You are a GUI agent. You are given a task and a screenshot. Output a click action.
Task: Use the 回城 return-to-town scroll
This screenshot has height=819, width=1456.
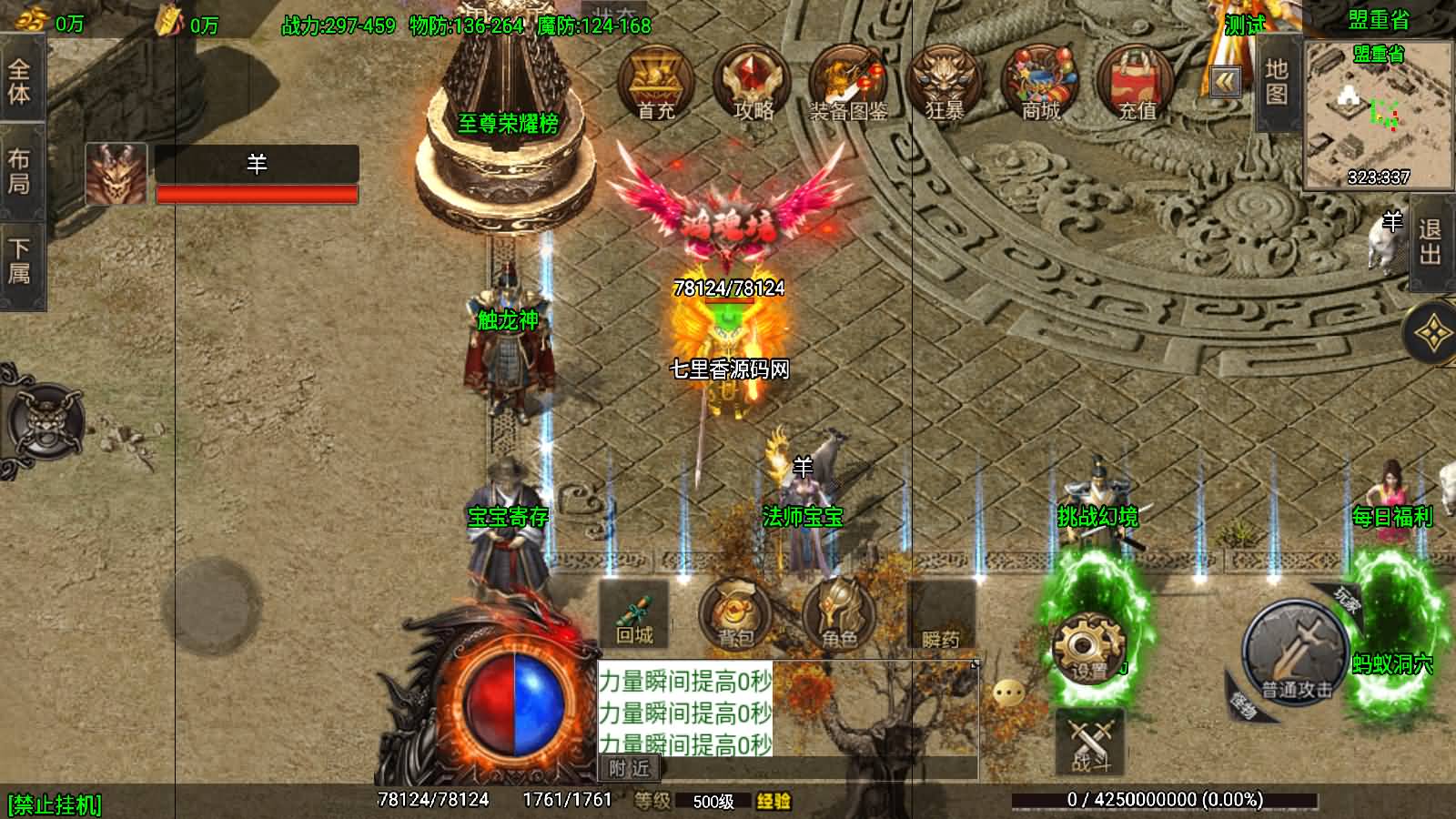click(x=634, y=614)
